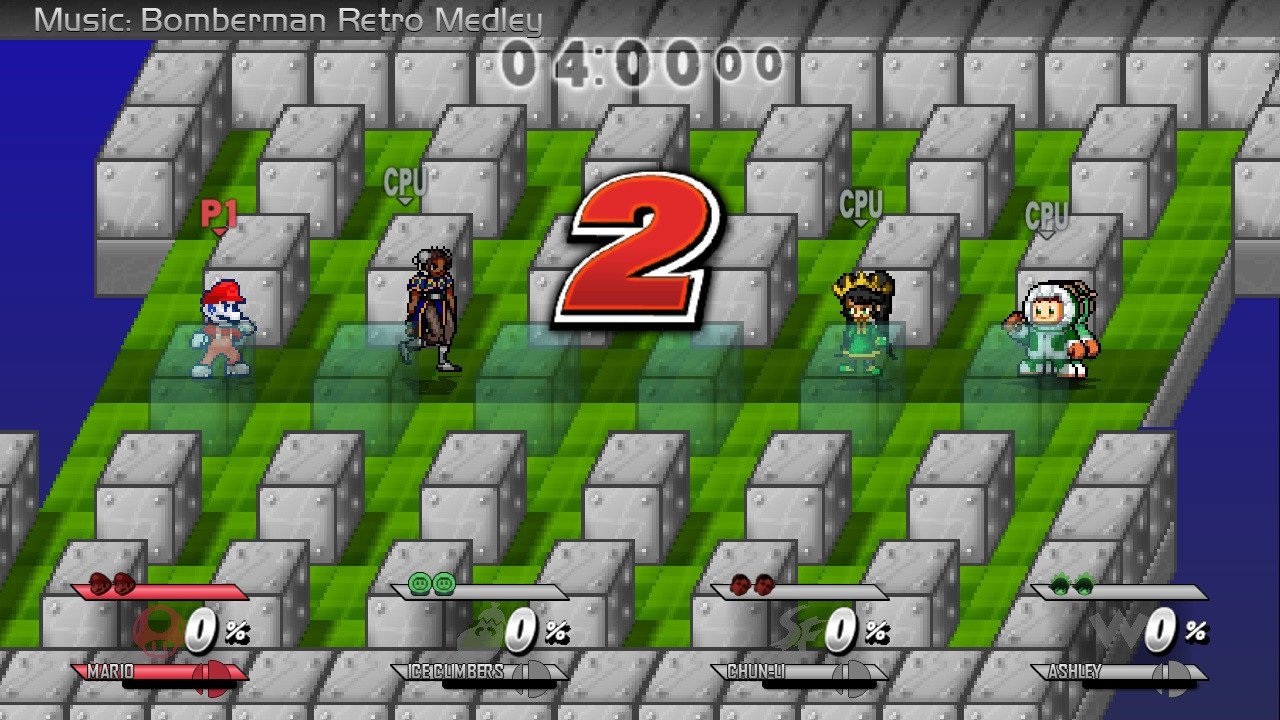The width and height of the screenshot is (1280, 720).
Task: Select the MARIO nameplate tab
Action: click(110, 673)
